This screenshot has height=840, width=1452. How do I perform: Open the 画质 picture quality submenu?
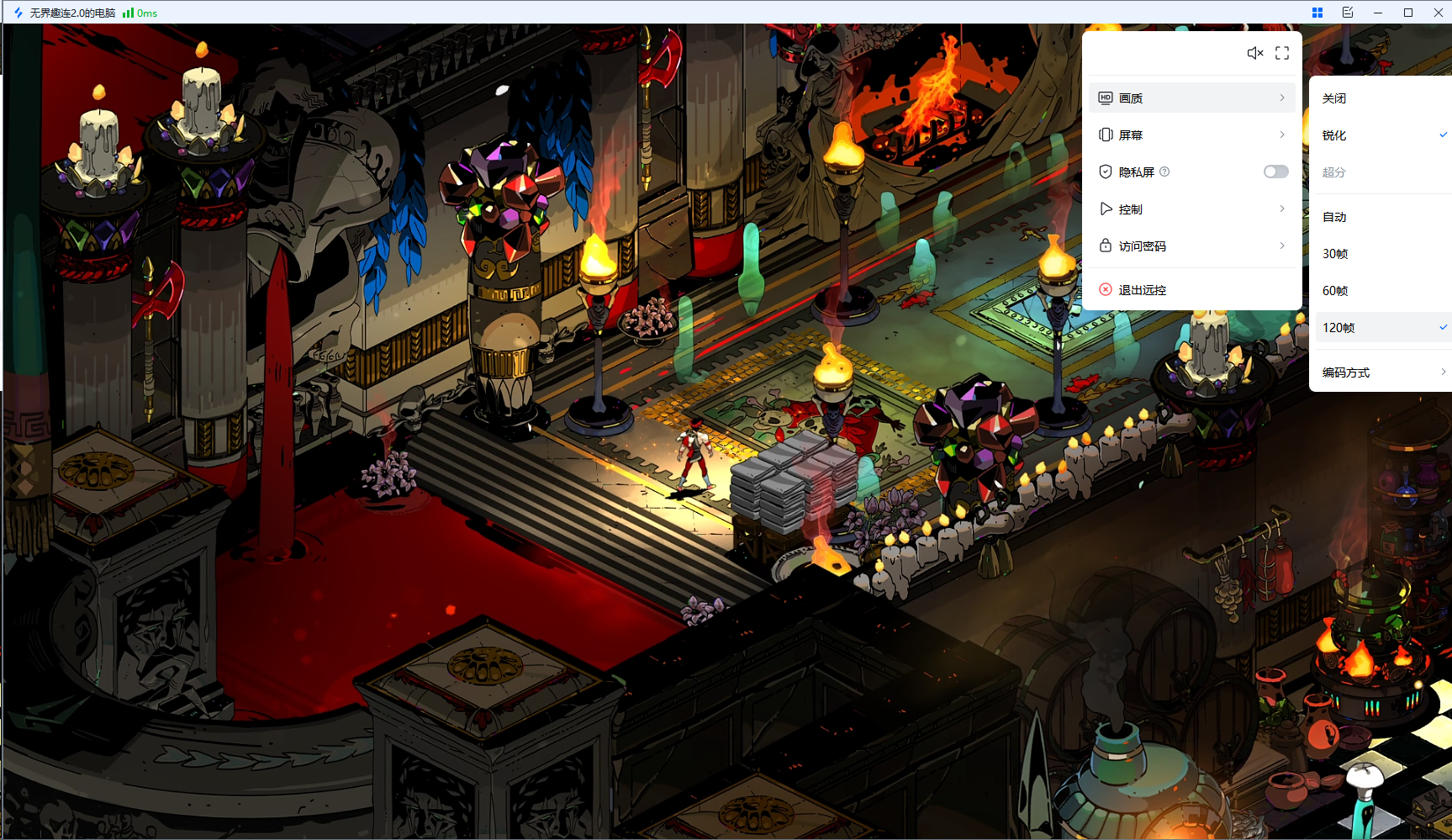[1191, 98]
